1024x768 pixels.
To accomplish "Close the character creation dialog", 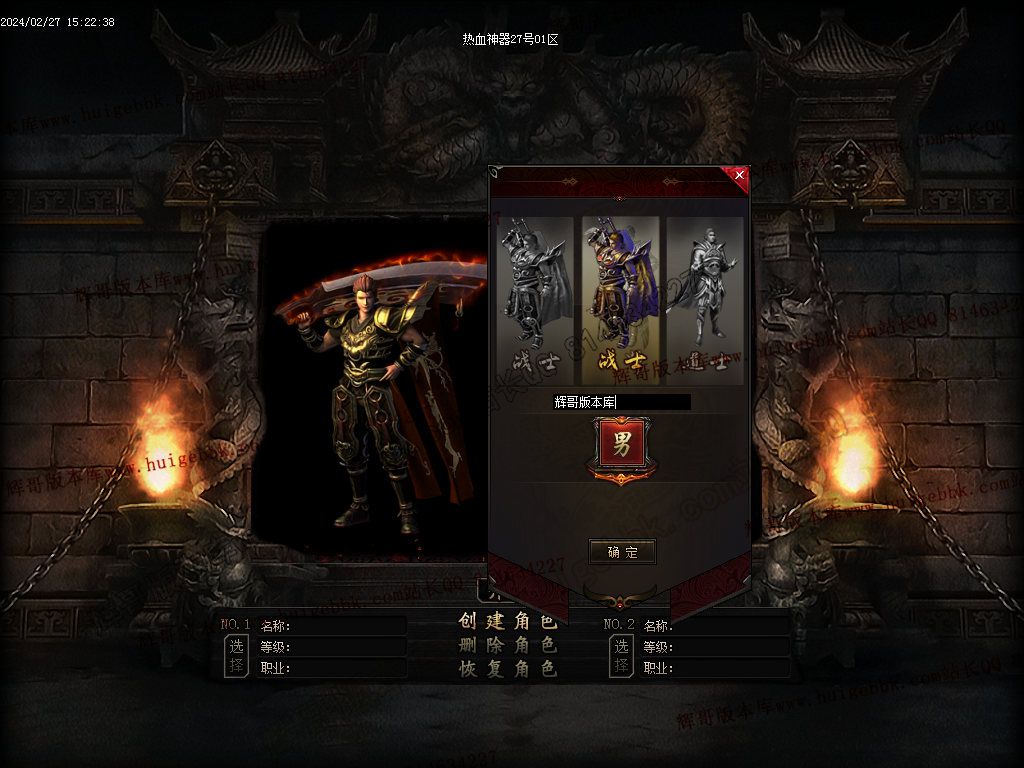I will click(x=739, y=175).
